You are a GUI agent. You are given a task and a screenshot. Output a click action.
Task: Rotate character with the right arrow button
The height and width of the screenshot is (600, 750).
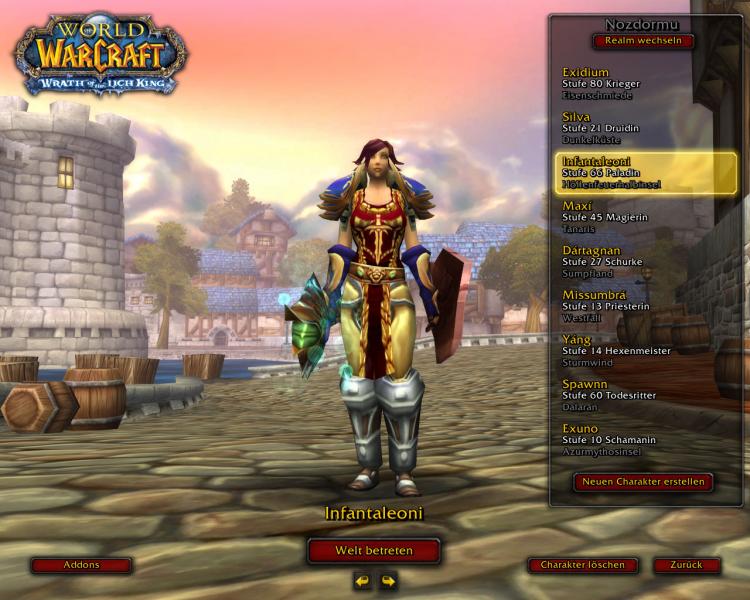pos(388,580)
